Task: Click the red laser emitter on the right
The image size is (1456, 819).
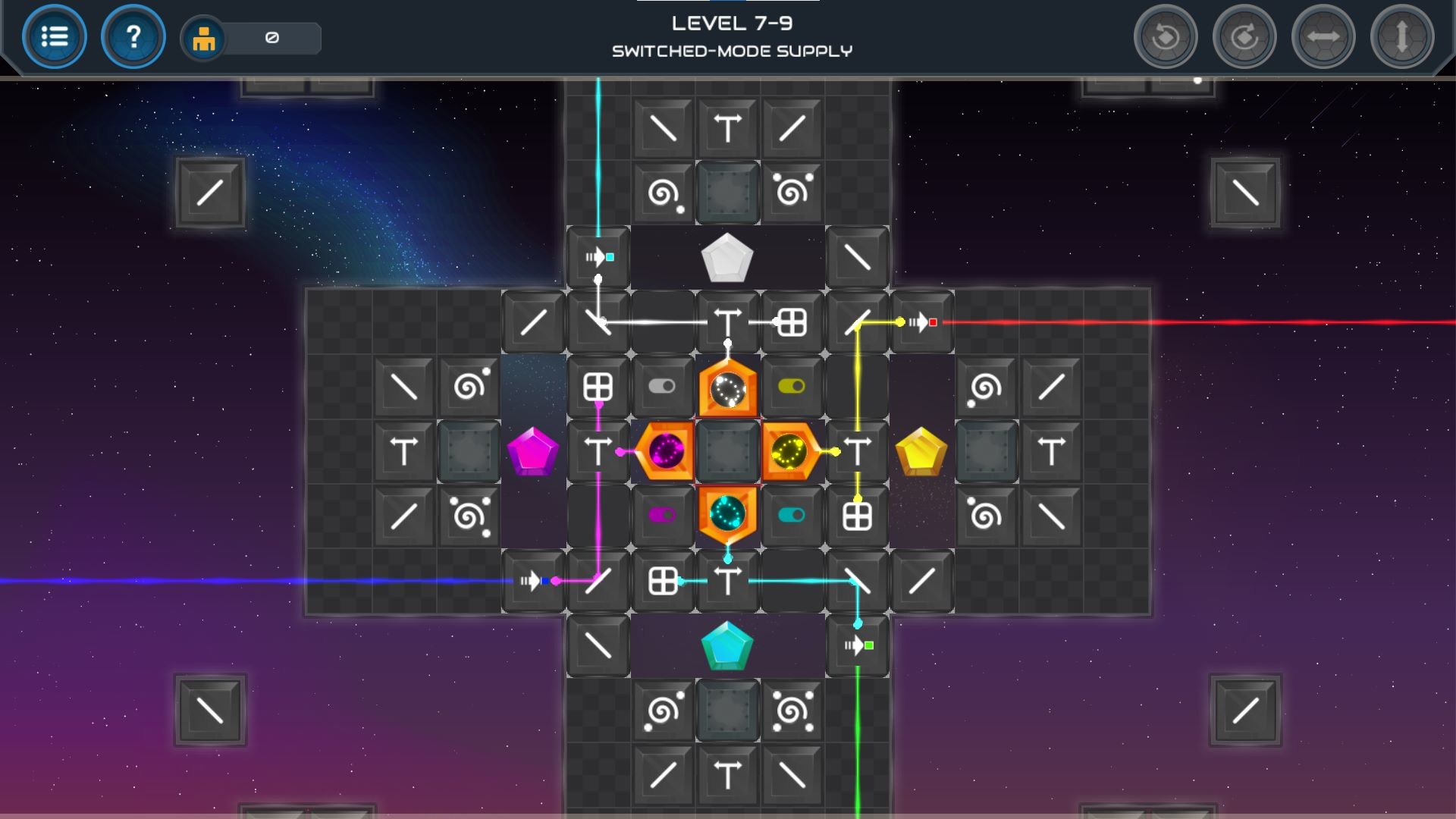Action: click(x=922, y=321)
